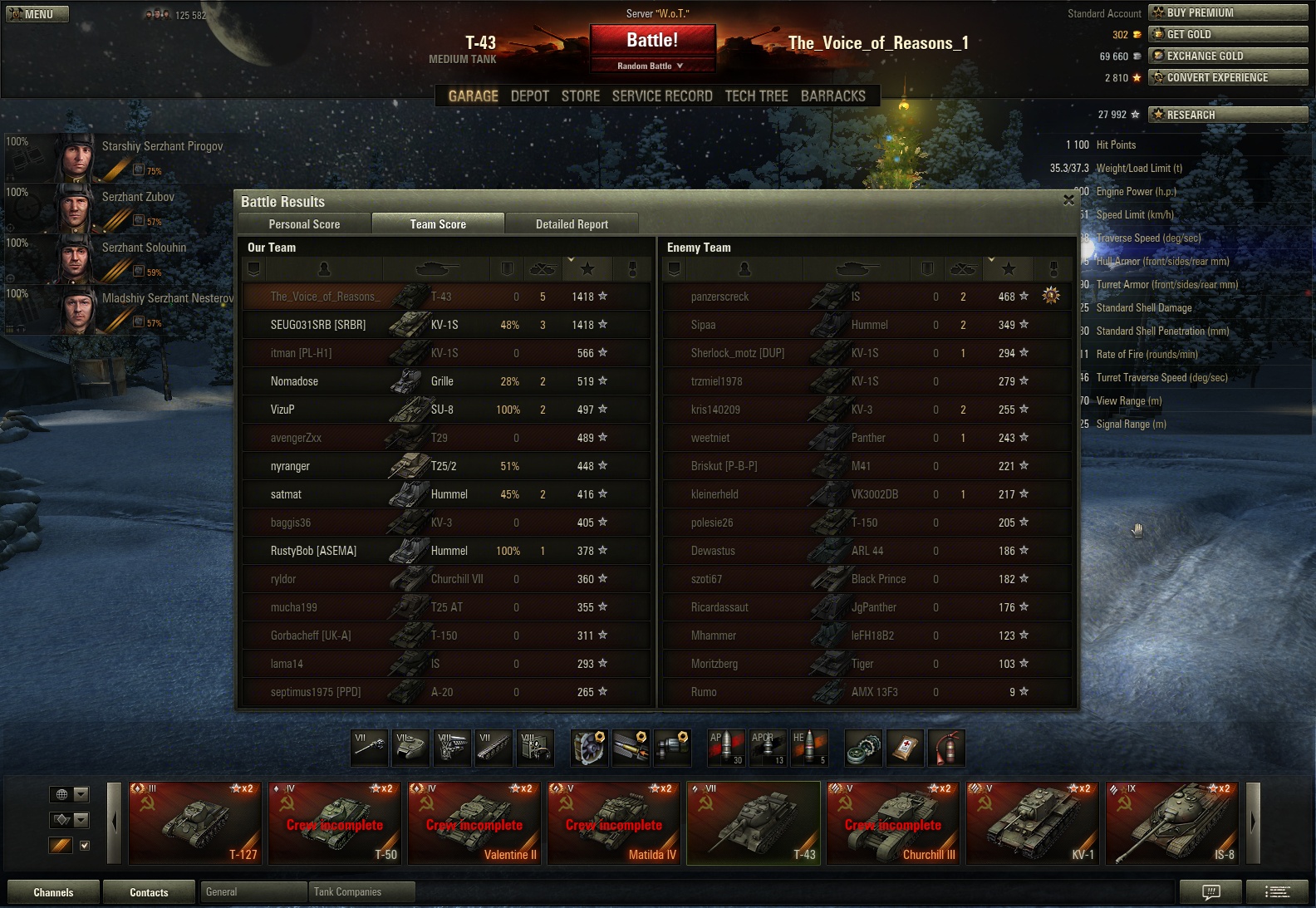Close the Battle Results window

1068,200
